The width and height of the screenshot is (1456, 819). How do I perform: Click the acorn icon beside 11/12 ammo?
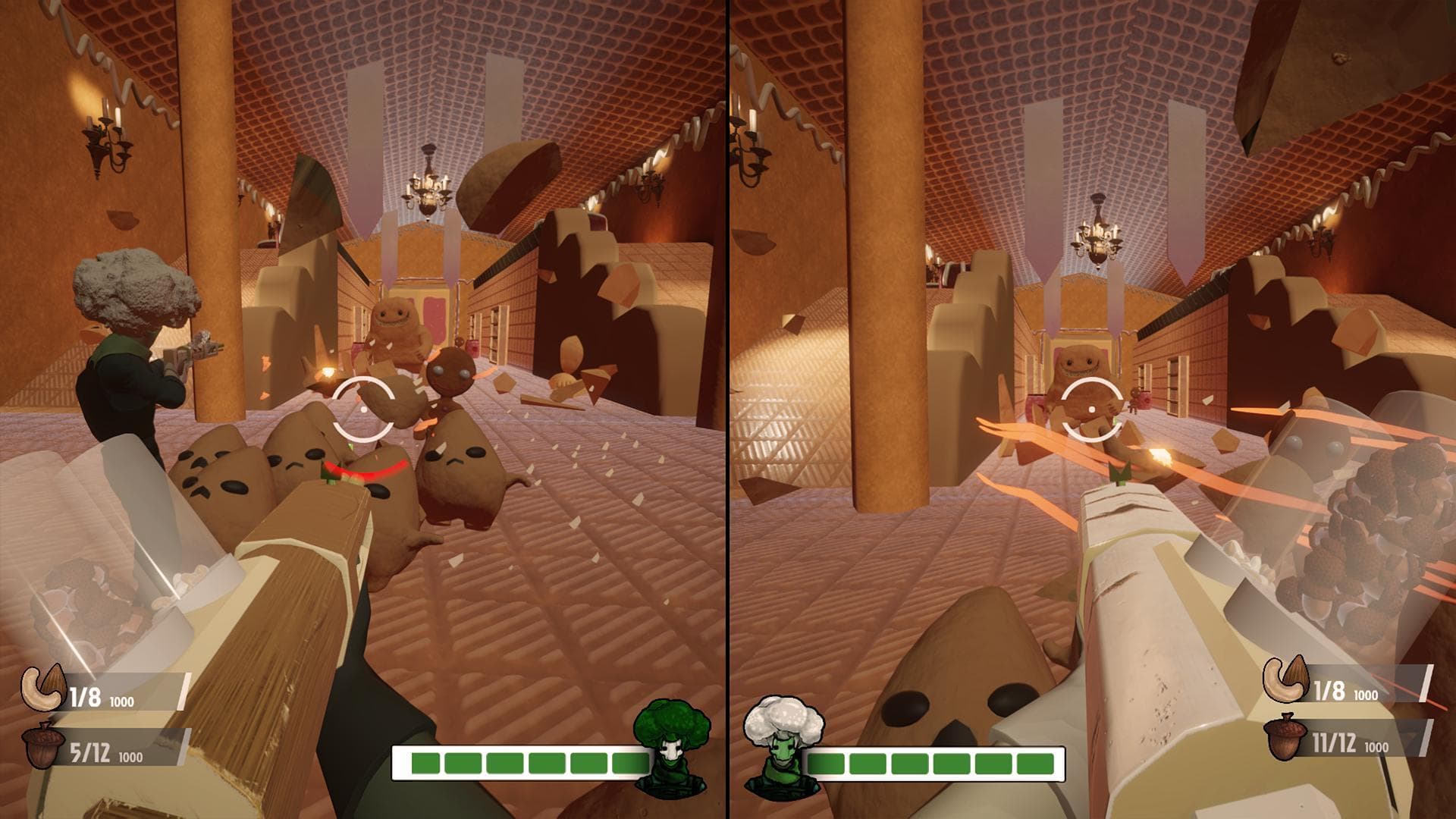pos(1284,736)
